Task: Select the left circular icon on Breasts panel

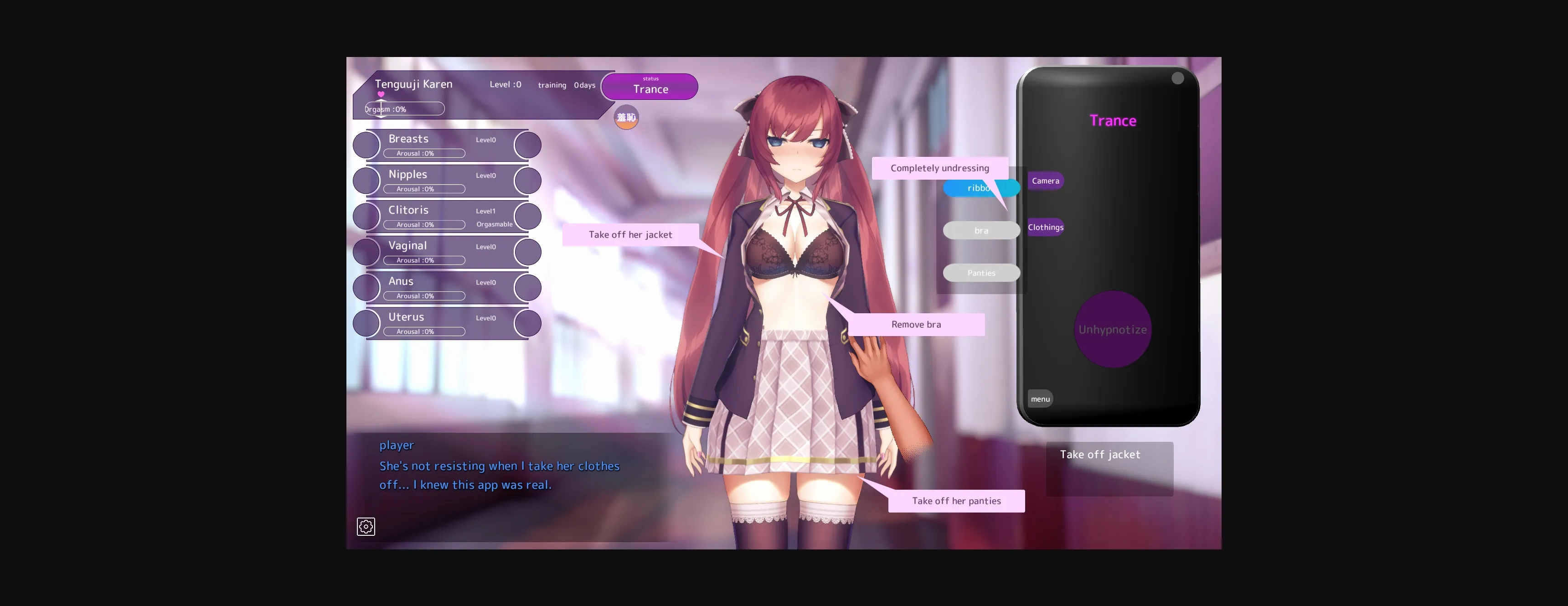Action: pos(366,145)
